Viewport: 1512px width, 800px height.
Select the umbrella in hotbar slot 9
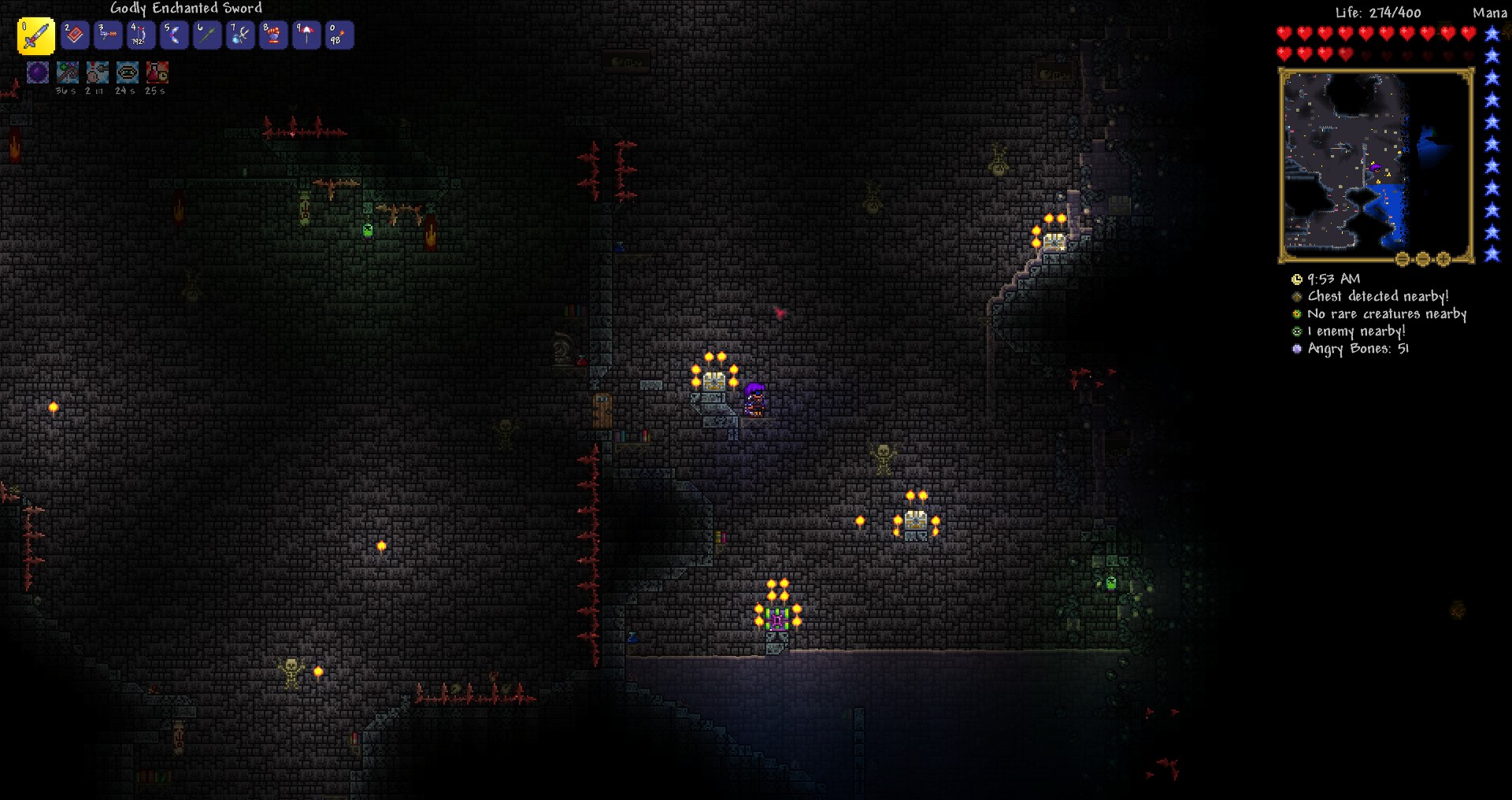click(306, 35)
